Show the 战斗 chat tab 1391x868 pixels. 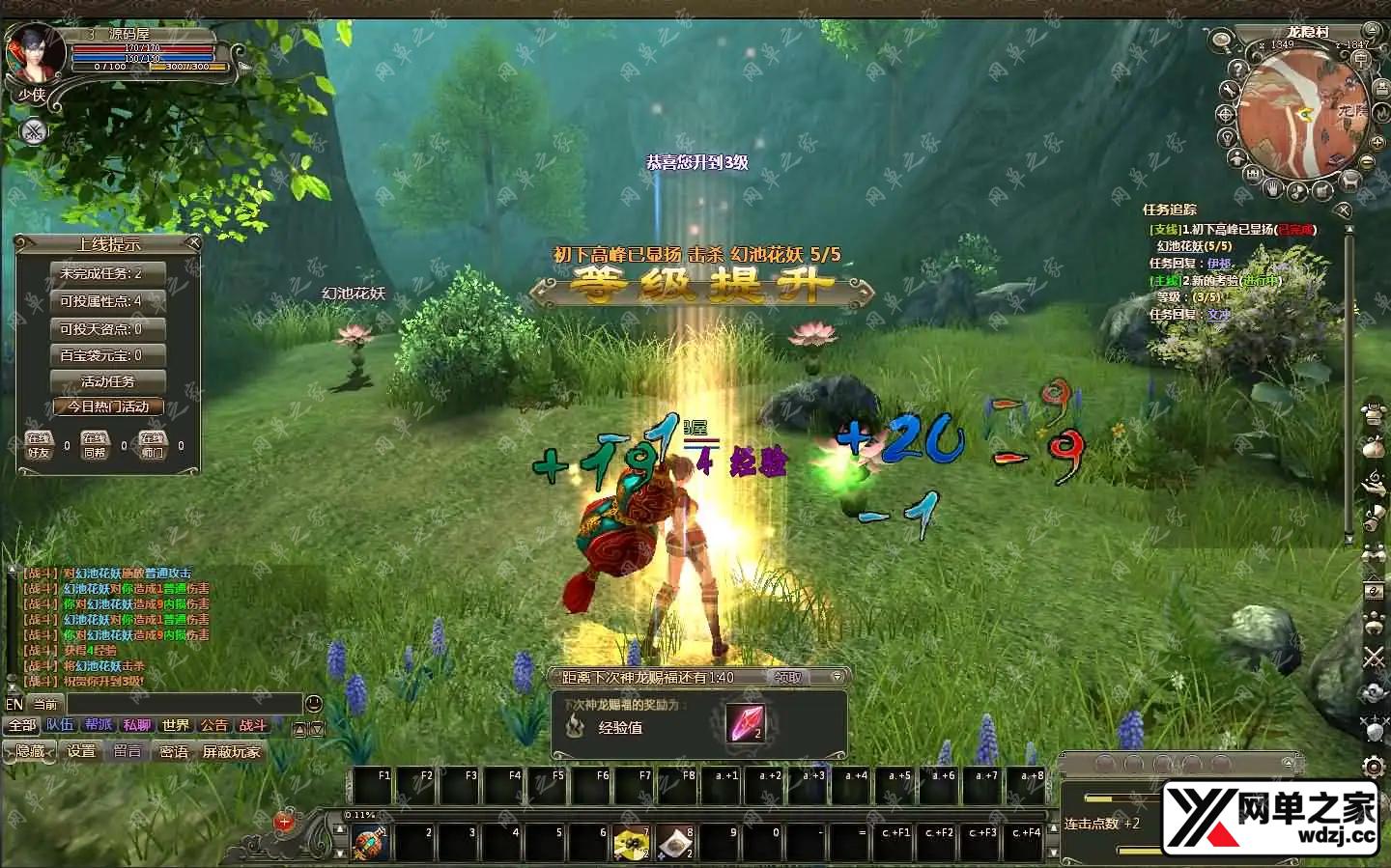click(252, 725)
